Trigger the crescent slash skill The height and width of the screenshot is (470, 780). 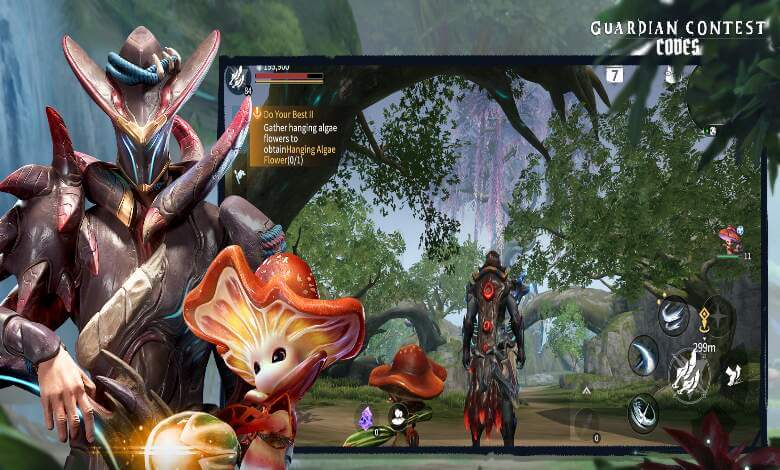tap(642, 355)
